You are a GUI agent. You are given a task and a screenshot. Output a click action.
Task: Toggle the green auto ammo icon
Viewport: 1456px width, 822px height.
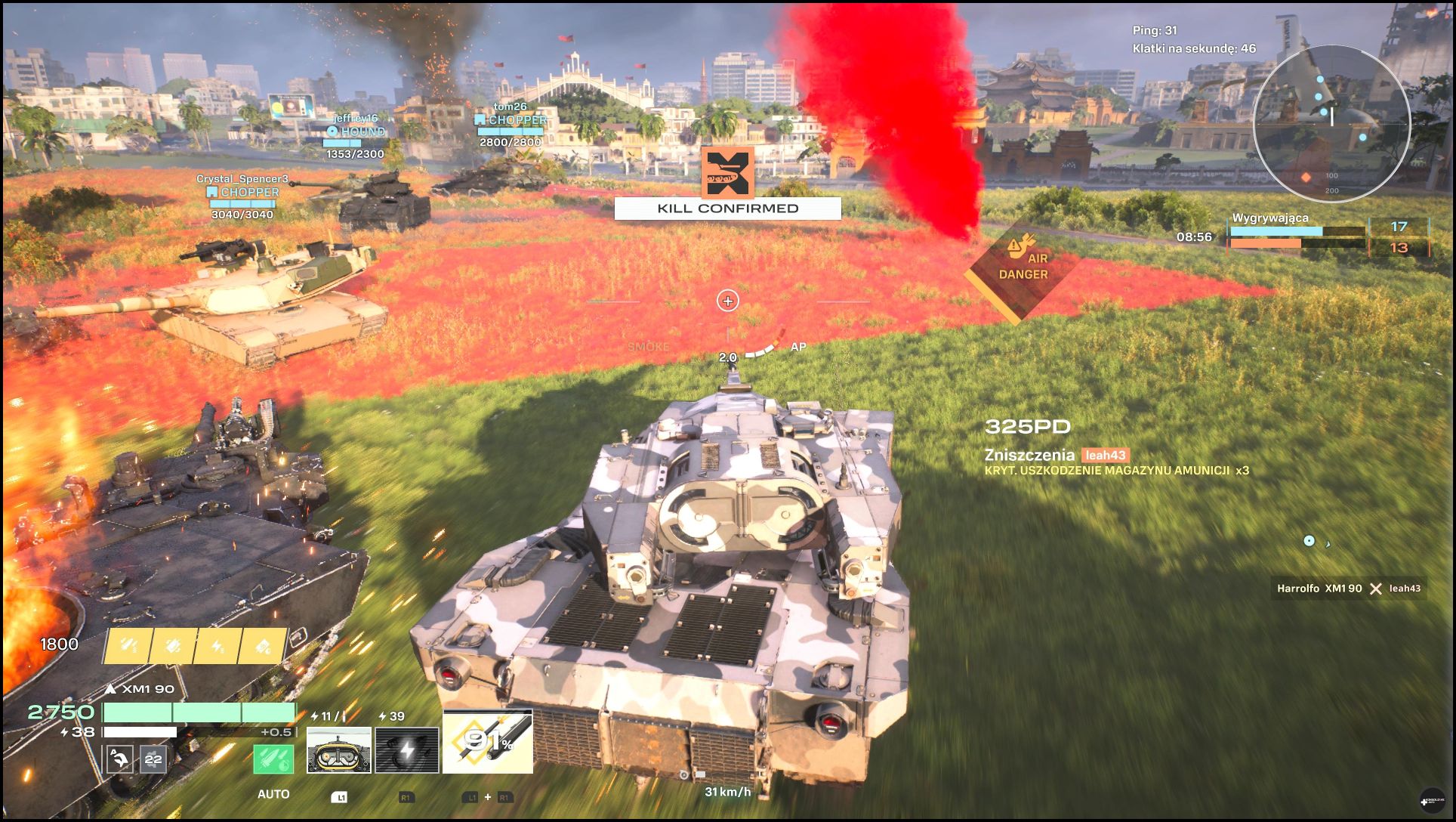[273, 759]
